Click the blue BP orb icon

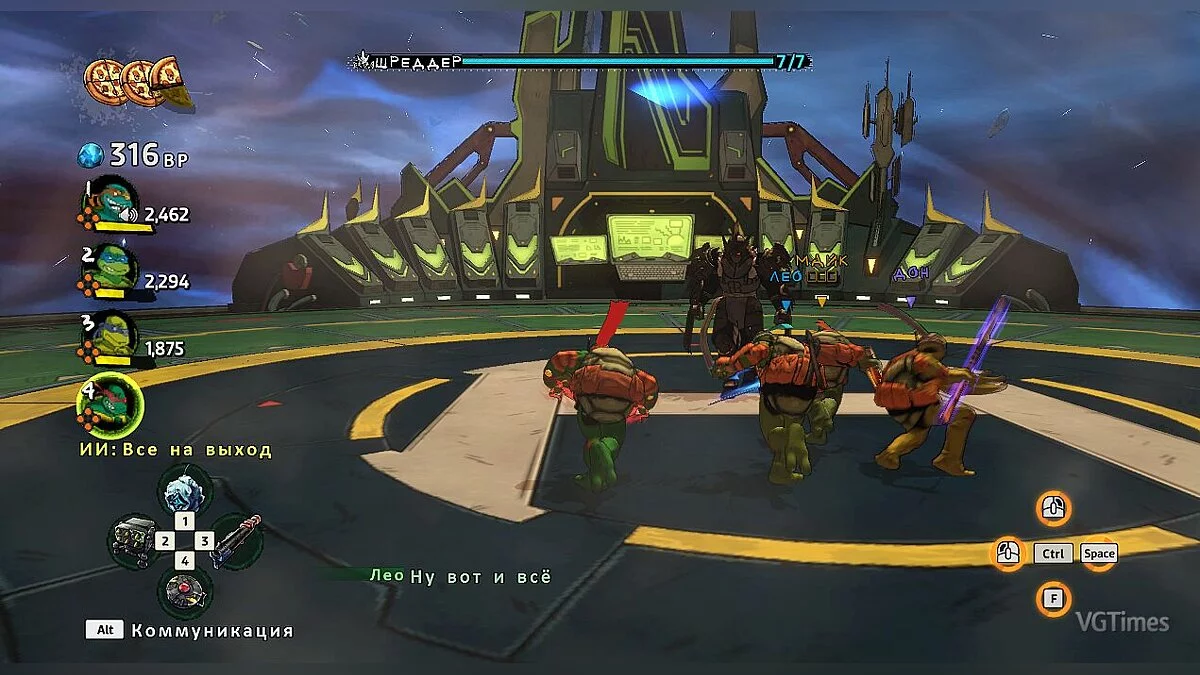pyautogui.click(x=91, y=155)
